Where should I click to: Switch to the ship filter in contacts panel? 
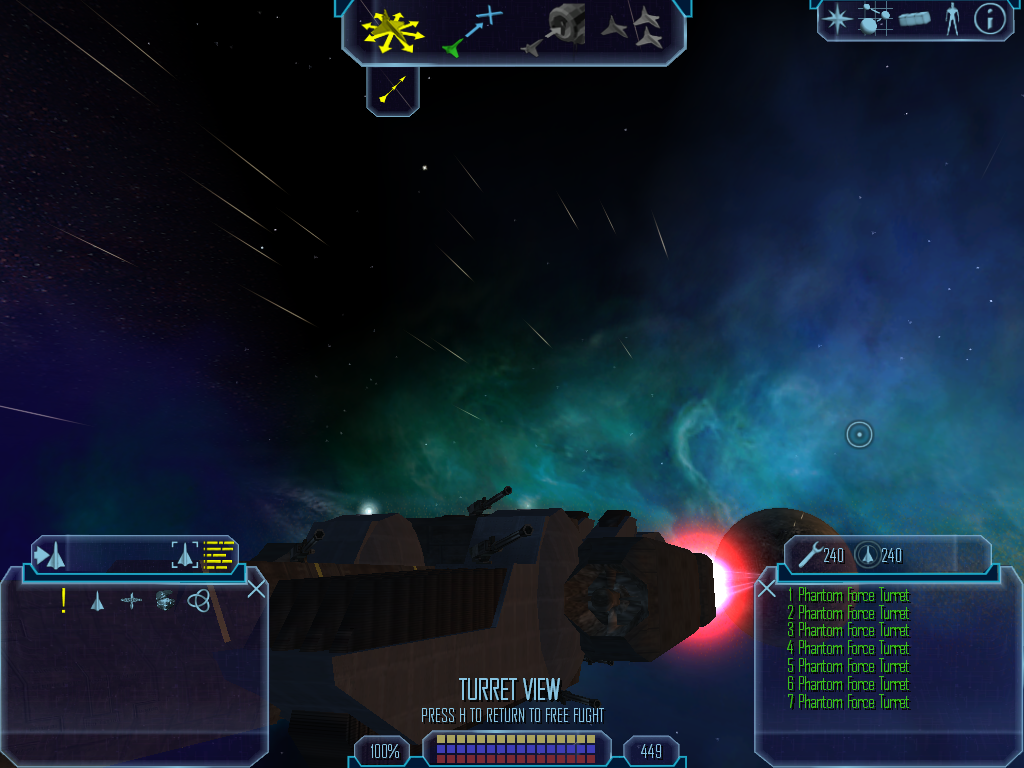point(97,601)
